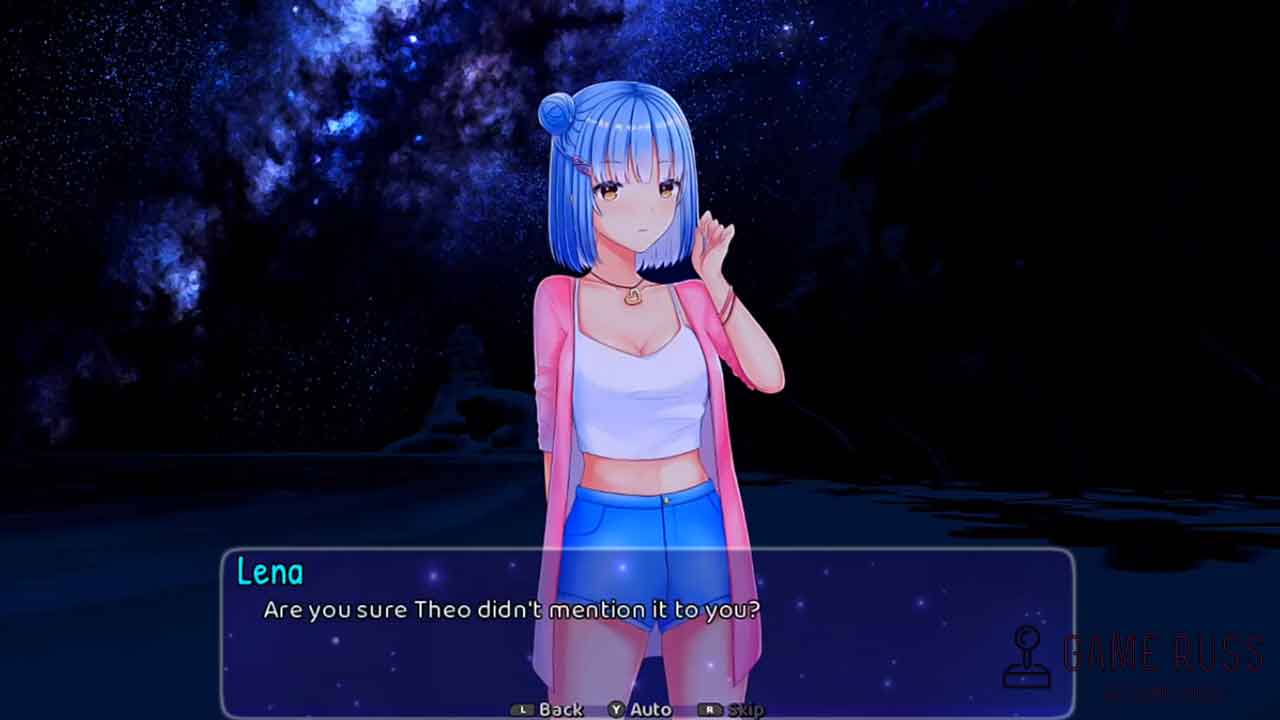Viewport: 1280px width, 720px height.
Task: Advance Lena's dialogue text box
Action: tap(647, 630)
